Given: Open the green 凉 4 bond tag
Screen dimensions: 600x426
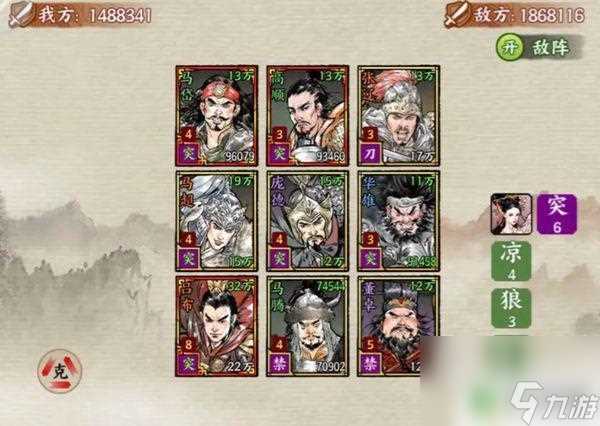Looking at the screenshot, I should coord(510,261).
